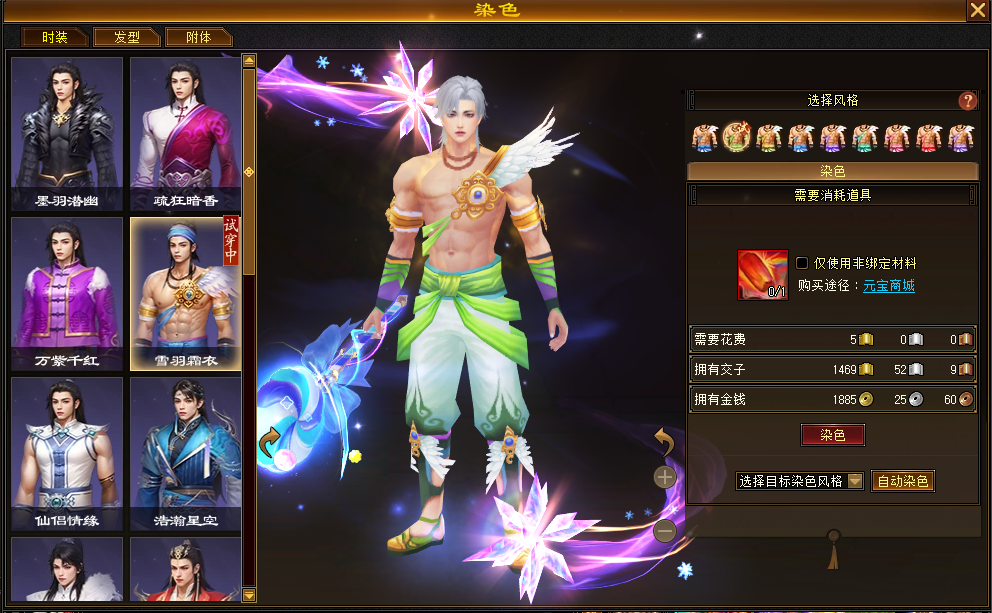The width and height of the screenshot is (992, 613).
Task: Choose the 疏狂暗香 outfit
Action: click(186, 133)
